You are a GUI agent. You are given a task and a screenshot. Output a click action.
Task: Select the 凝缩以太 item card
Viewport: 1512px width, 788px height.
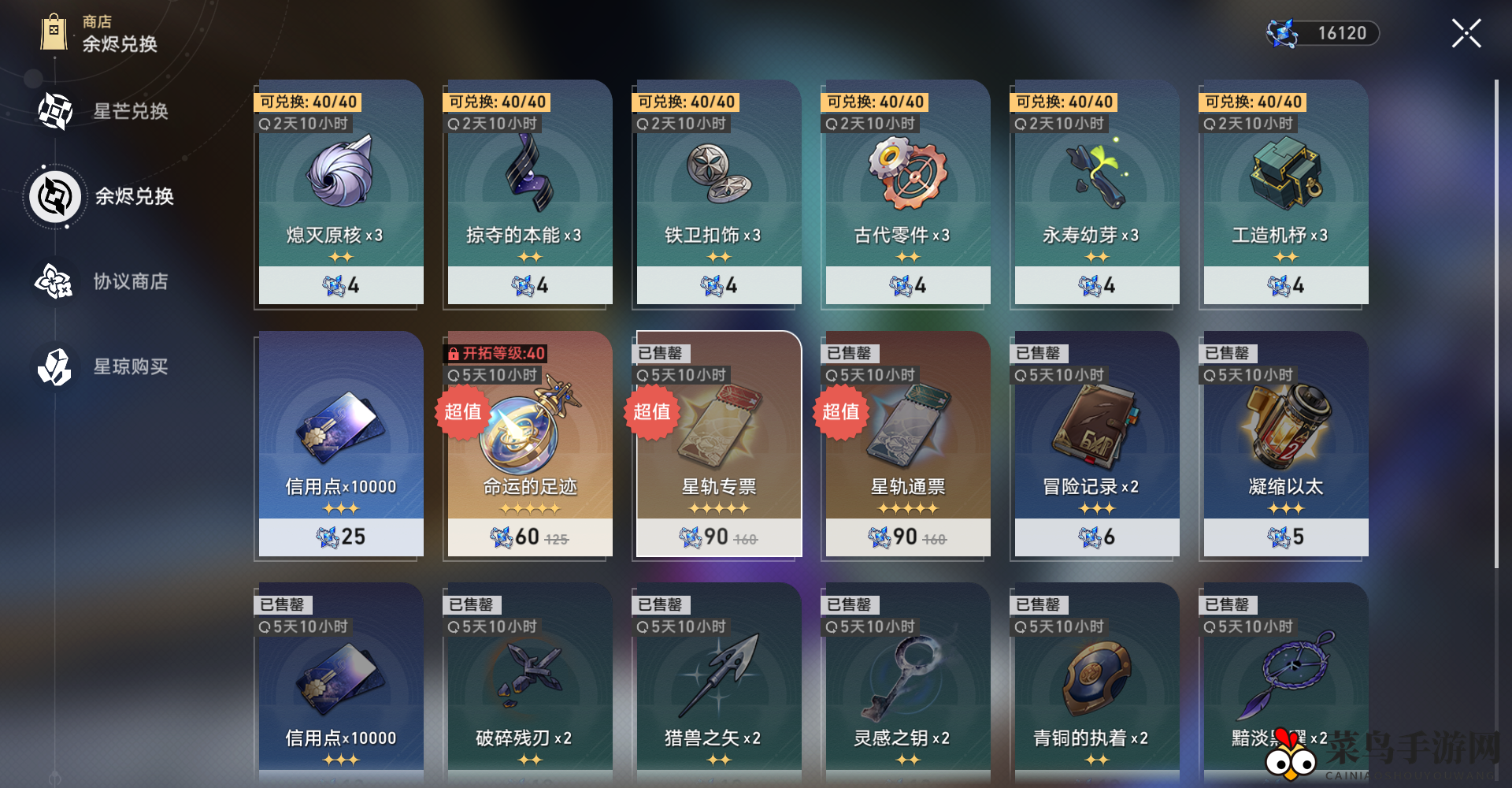coord(1285,444)
